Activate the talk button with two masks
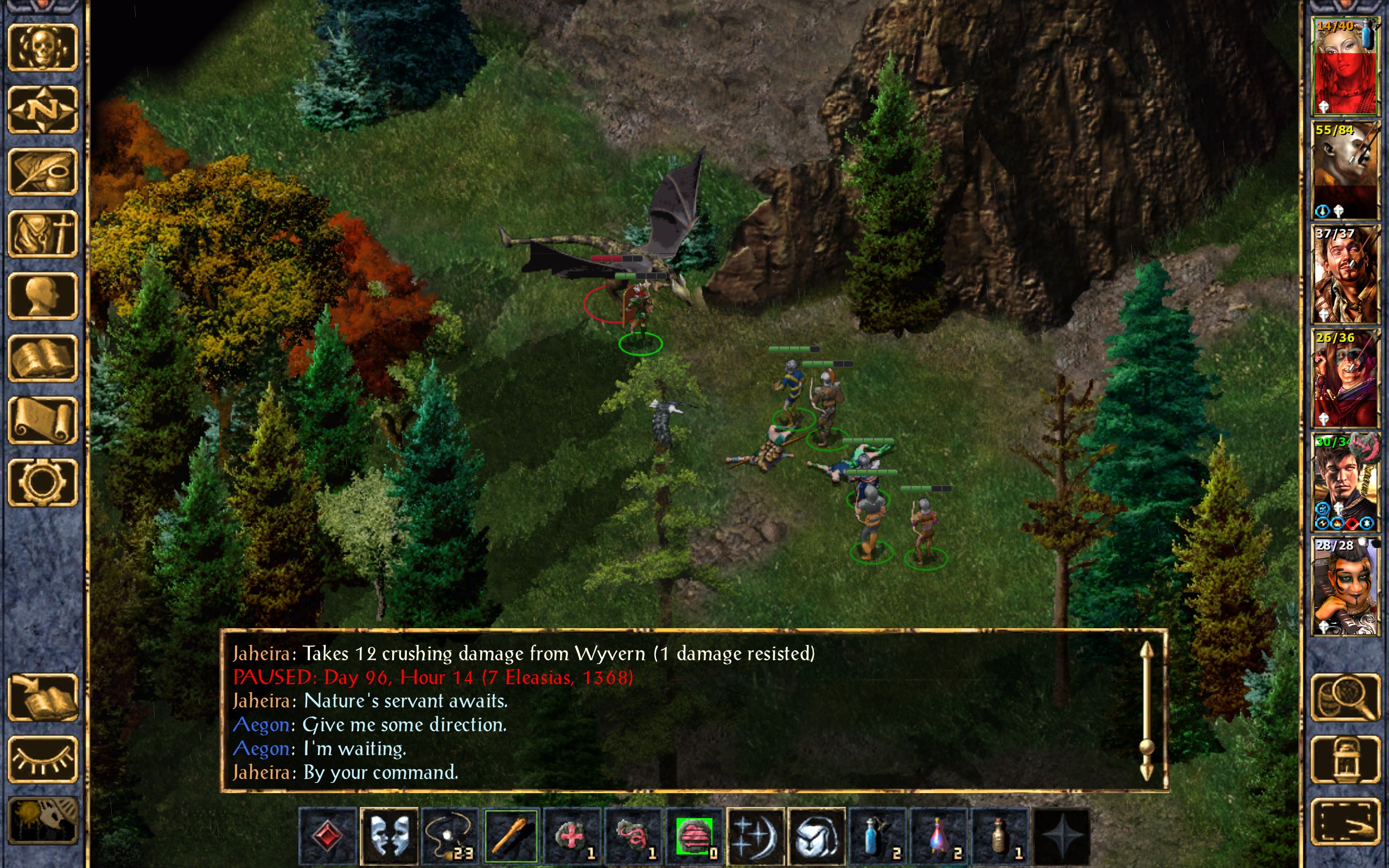The image size is (1389, 868). [x=389, y=836]
